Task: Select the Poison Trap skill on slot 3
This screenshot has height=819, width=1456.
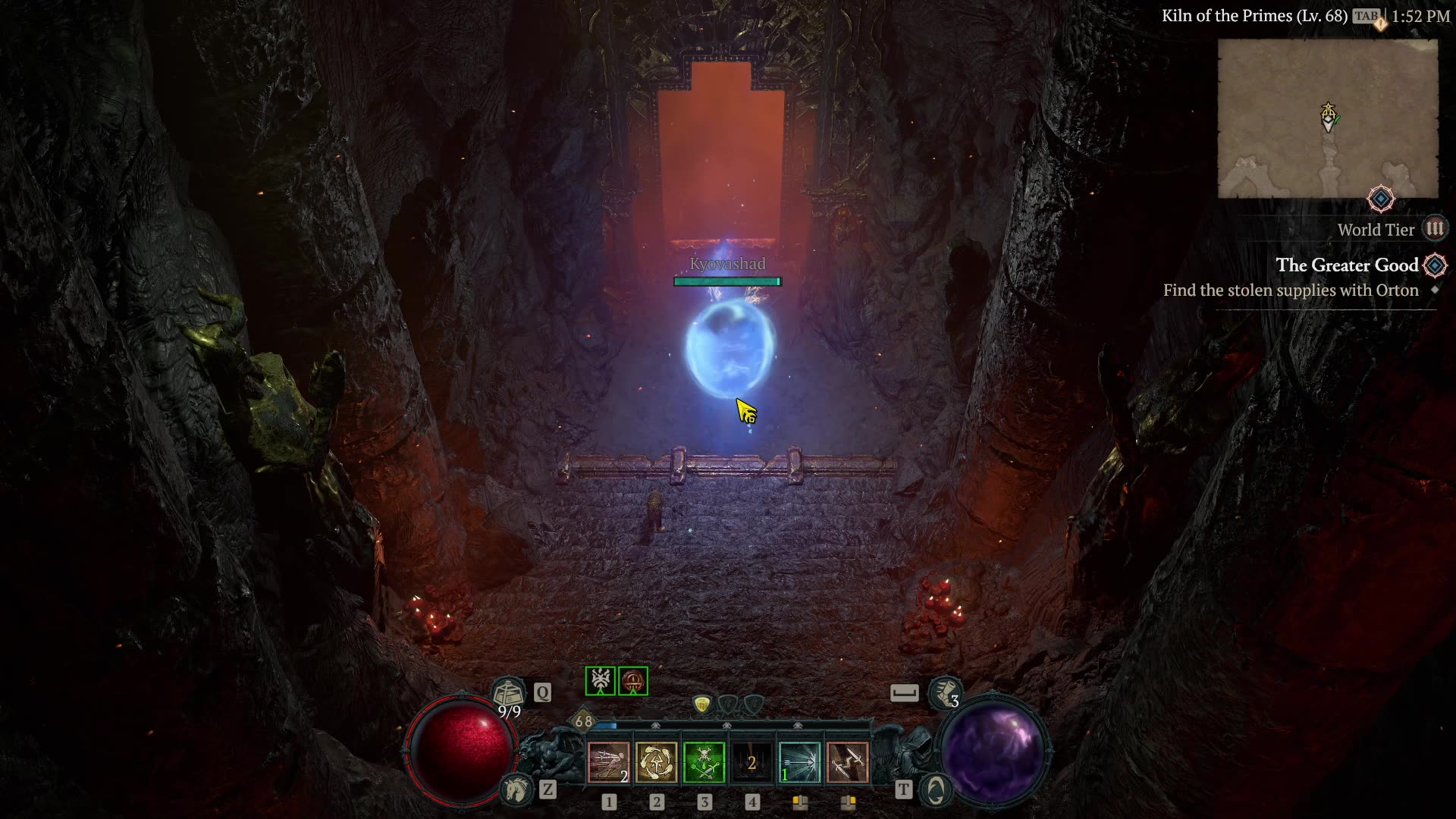Action: (x=705, y=762)
